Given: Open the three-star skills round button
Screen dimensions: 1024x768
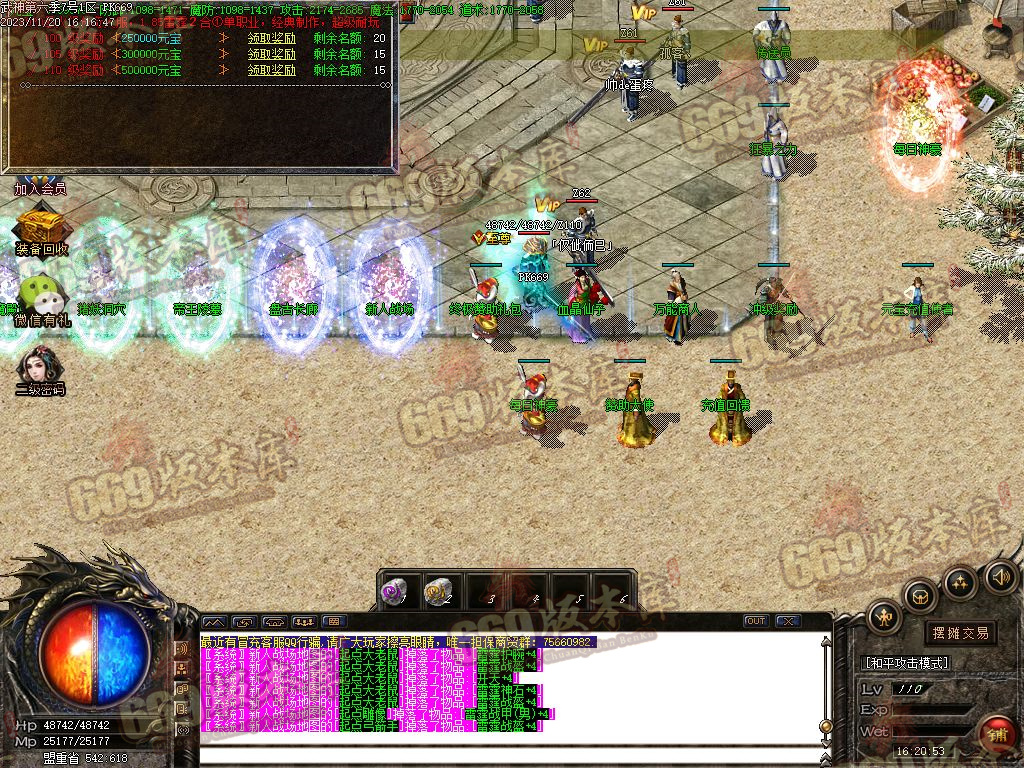Looking at the screenshot, I should 960,582.
